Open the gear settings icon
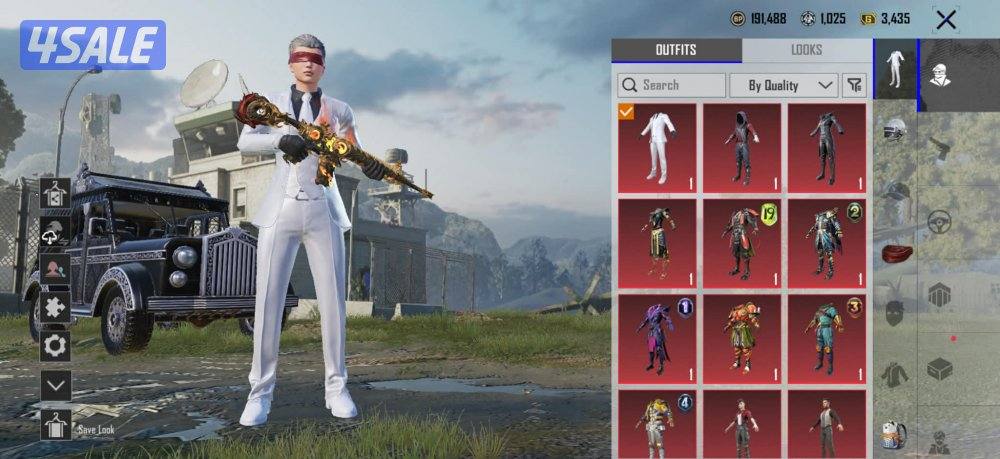 (x=55, y=346)
